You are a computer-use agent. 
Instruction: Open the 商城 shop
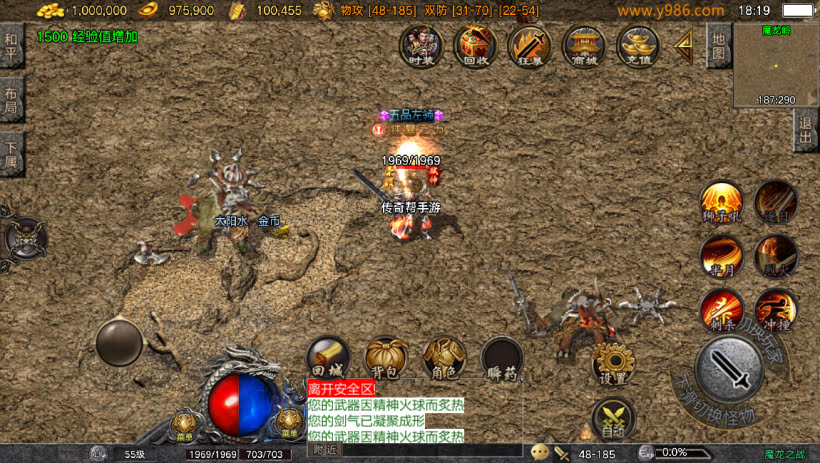[x=583, y=45]
